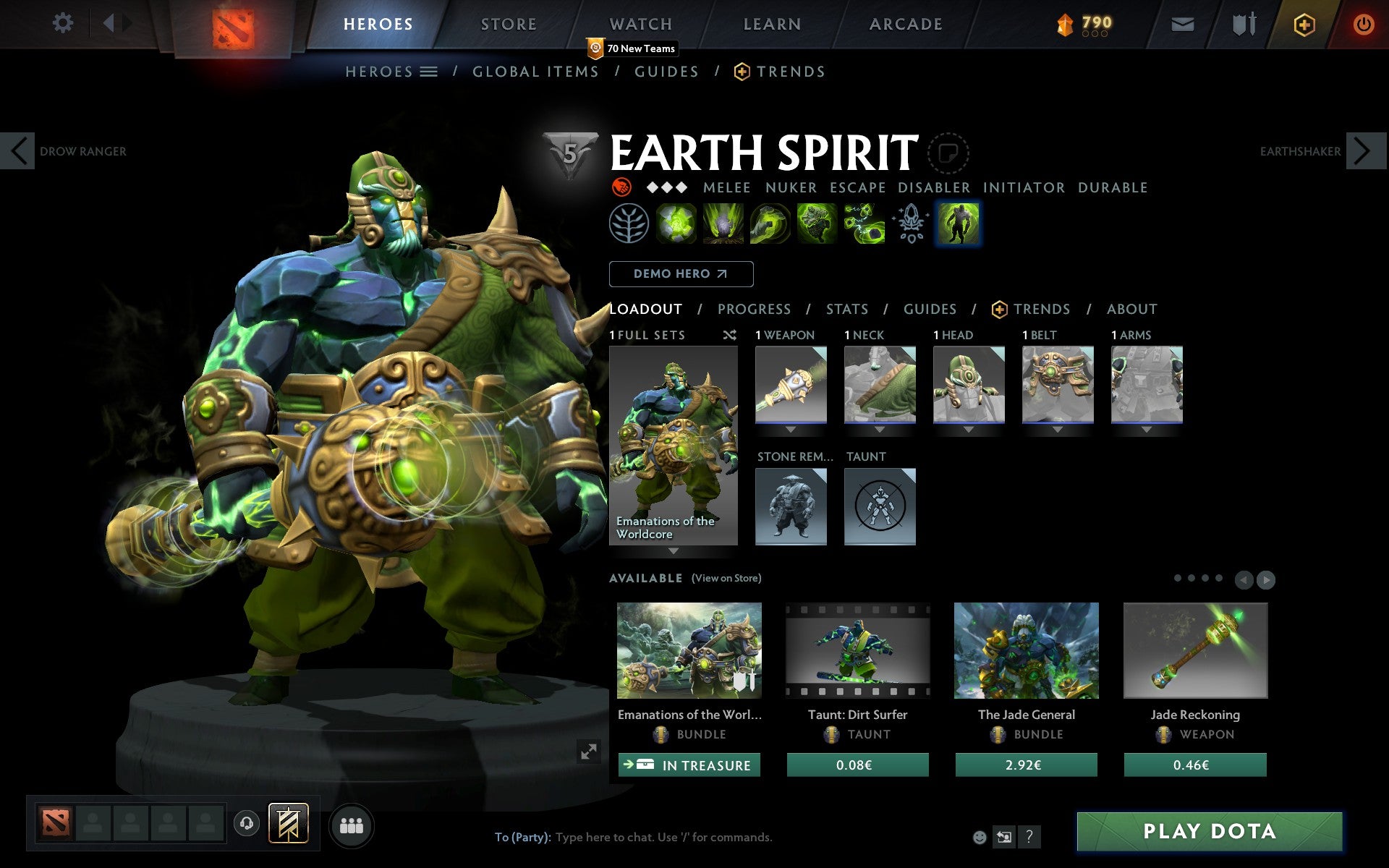
Task: Switch to the PROGRESS tab
Action: pos(753,309)
